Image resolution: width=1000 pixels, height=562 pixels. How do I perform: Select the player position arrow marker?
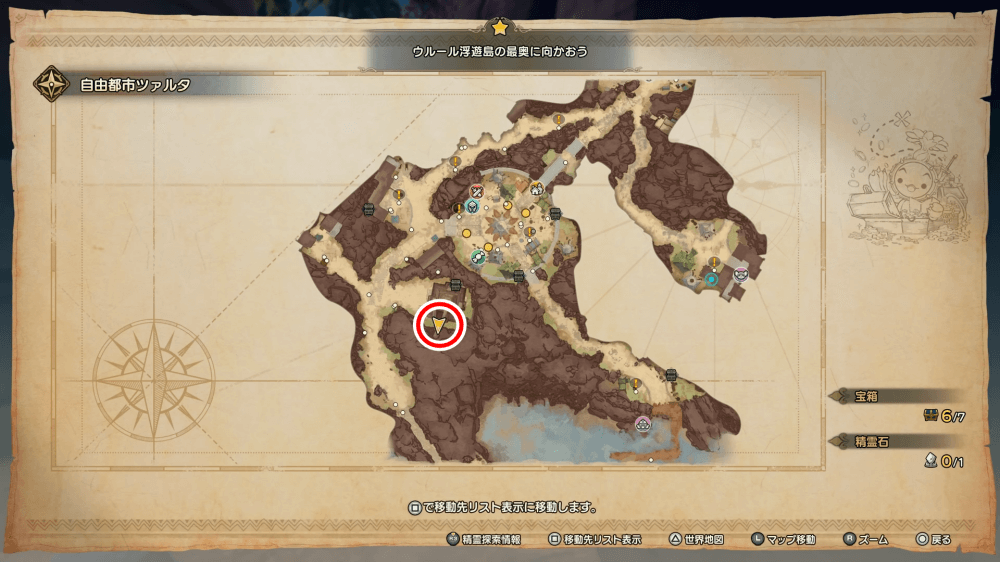440,324
